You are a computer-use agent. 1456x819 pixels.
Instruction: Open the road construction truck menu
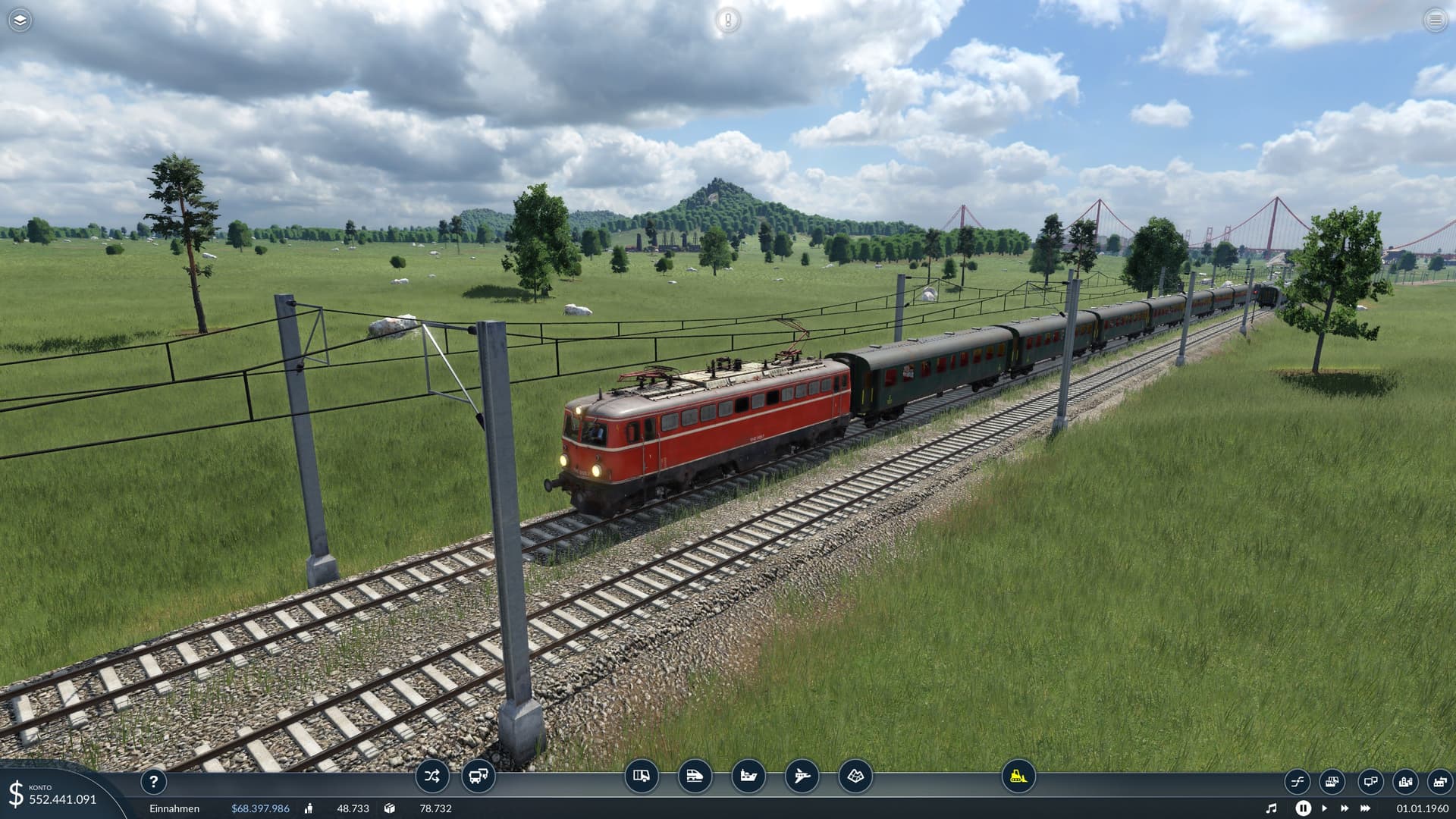(x=642, y=776)
